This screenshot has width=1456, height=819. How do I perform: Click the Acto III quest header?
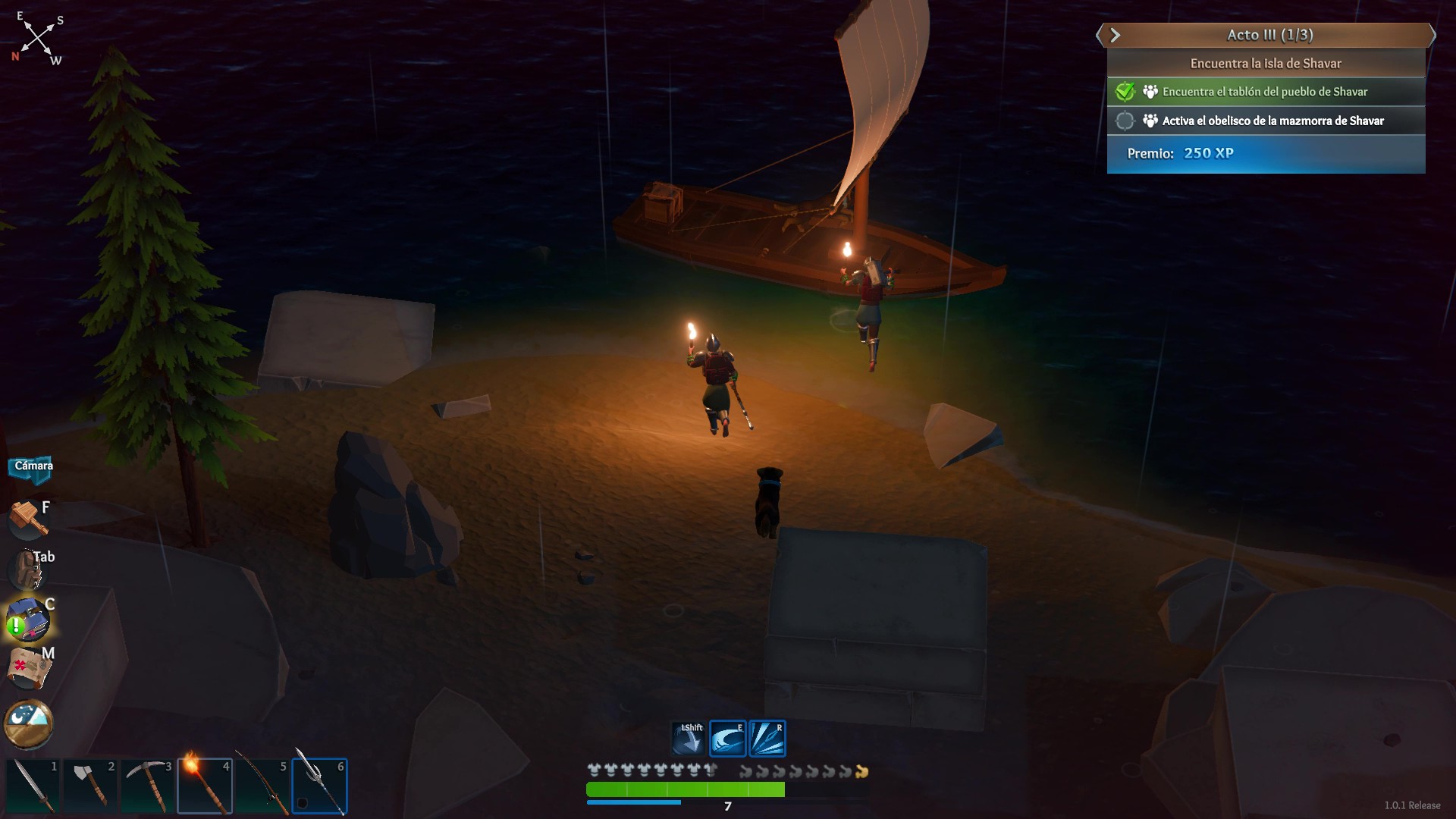coord(1270,35)
